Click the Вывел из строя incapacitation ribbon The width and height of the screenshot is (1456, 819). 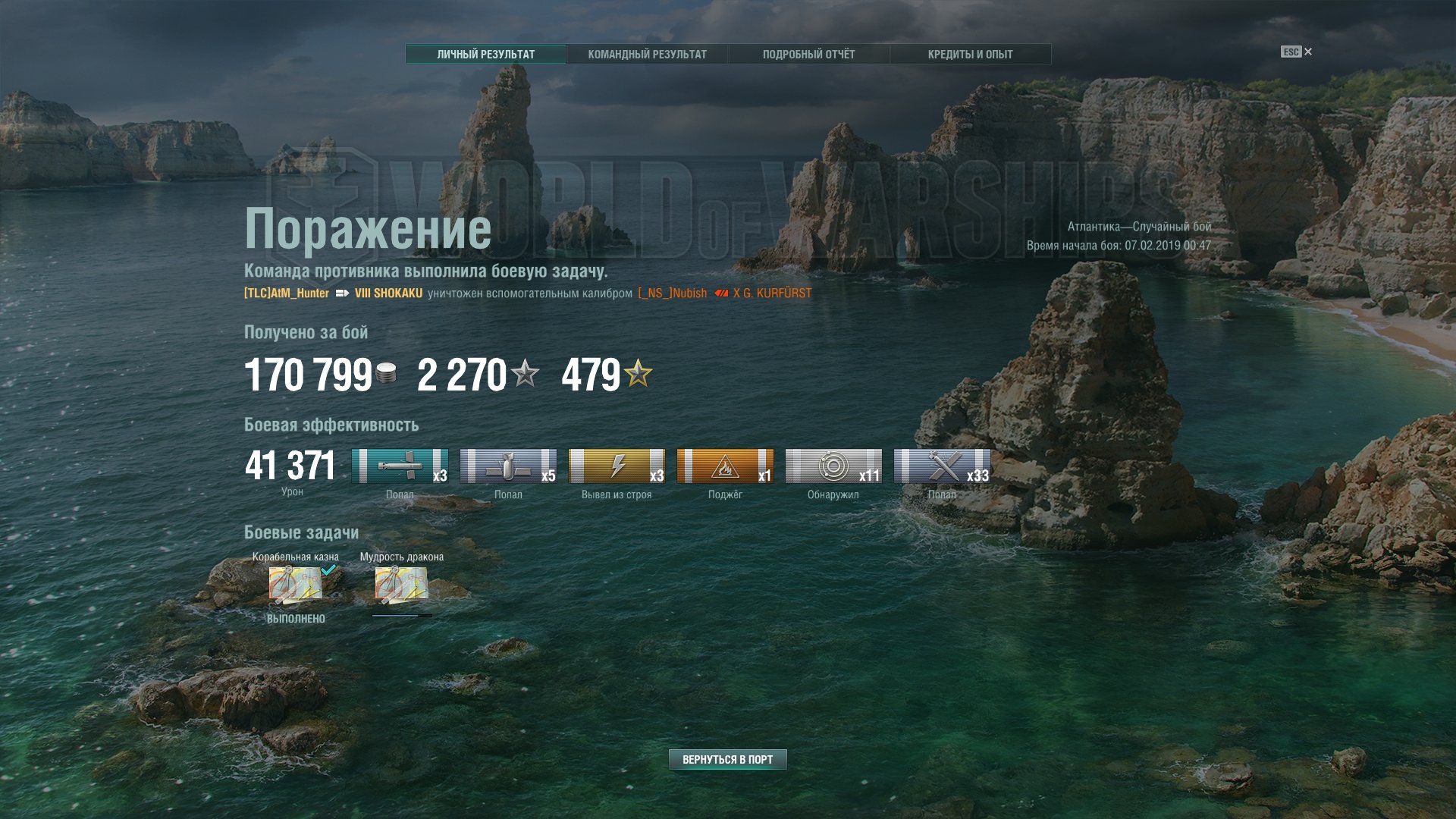(x=617, y=466)
